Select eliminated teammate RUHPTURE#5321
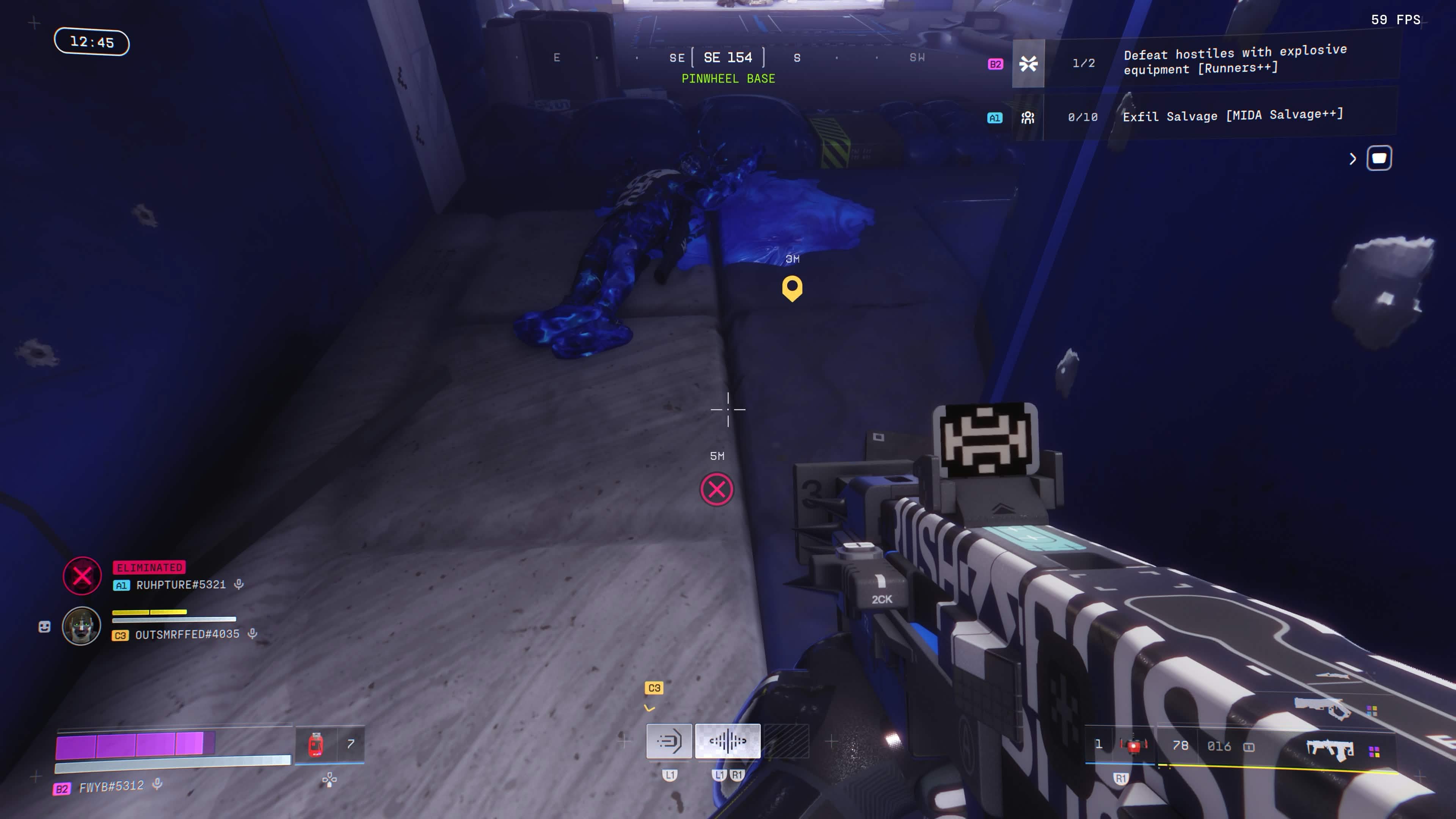Image resolution: width=1456 pixels, height=819 pixels. click(180, 584)
